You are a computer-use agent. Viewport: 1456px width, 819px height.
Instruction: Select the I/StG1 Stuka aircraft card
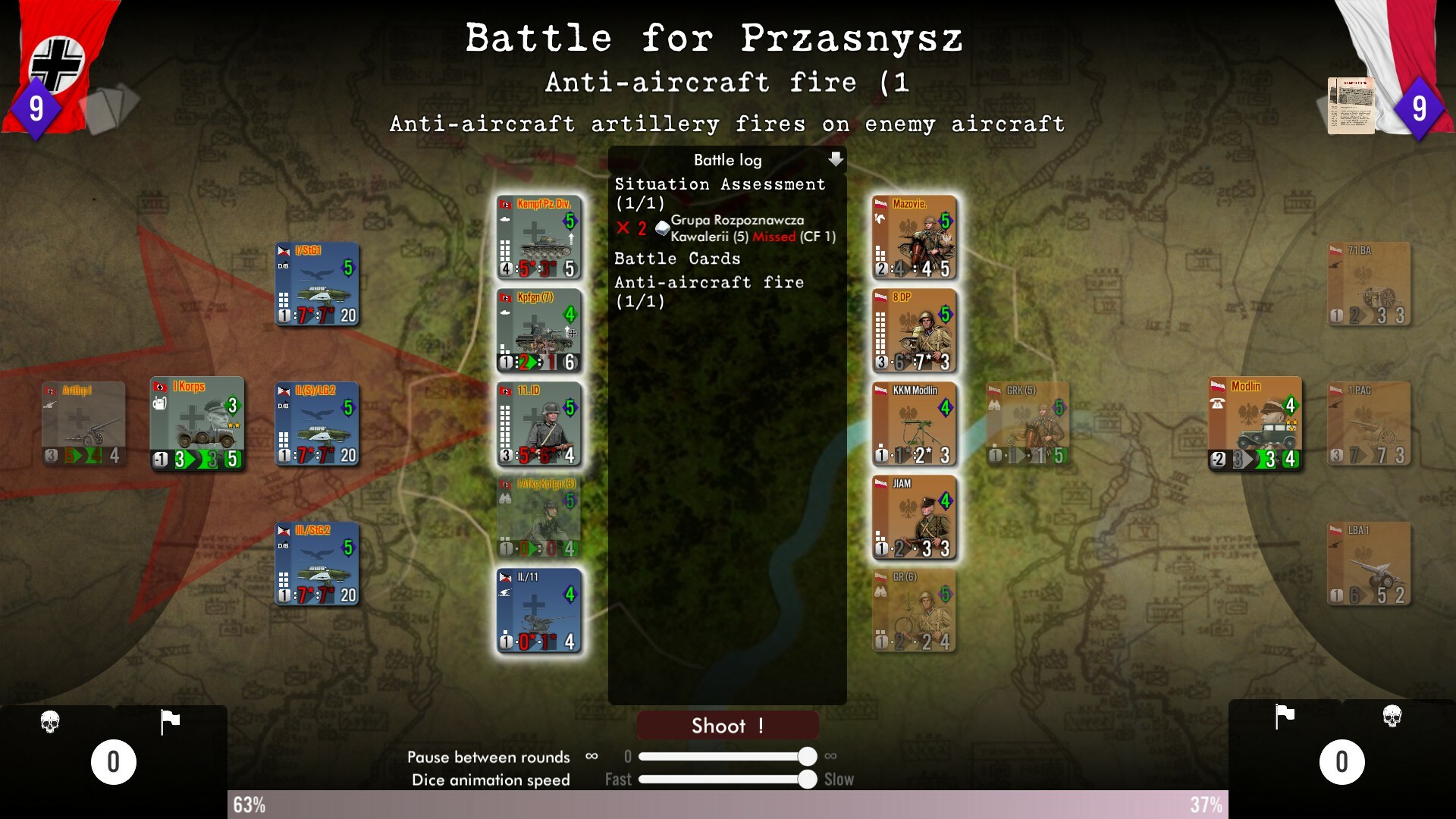coord(316,284)
